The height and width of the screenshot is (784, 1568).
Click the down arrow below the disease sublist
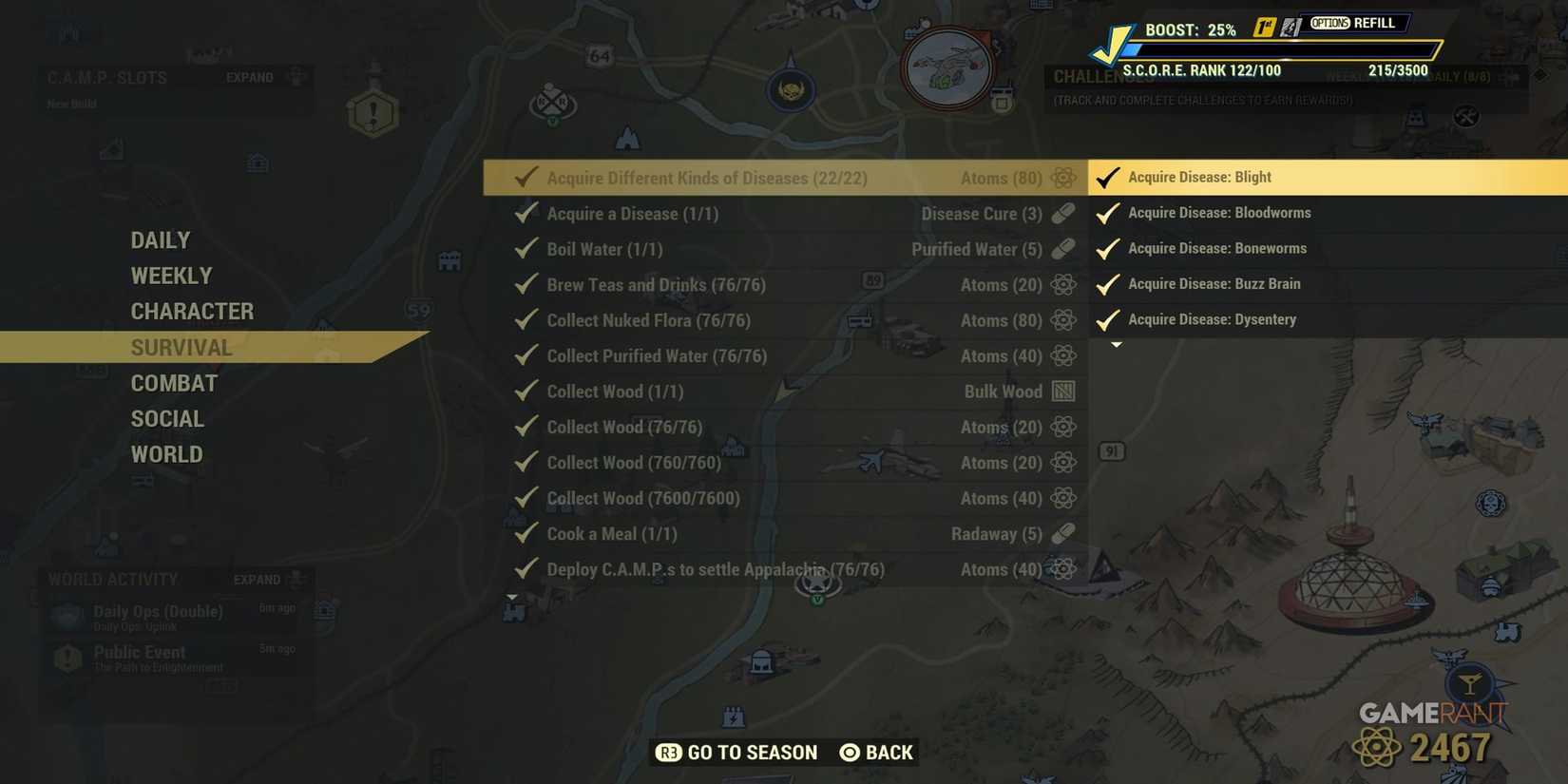pos(1118,342)
